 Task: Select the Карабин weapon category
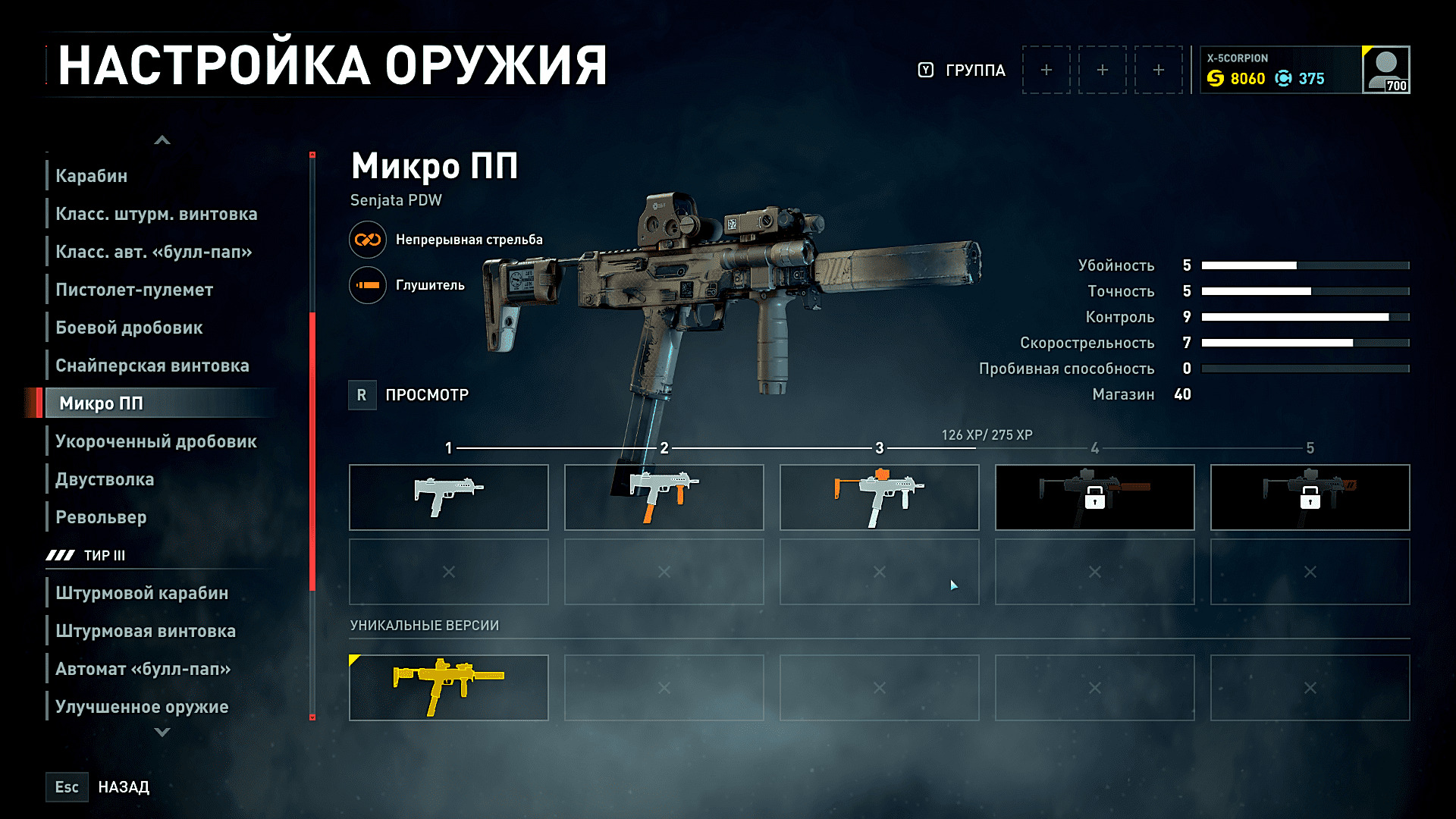pos(92,176)
